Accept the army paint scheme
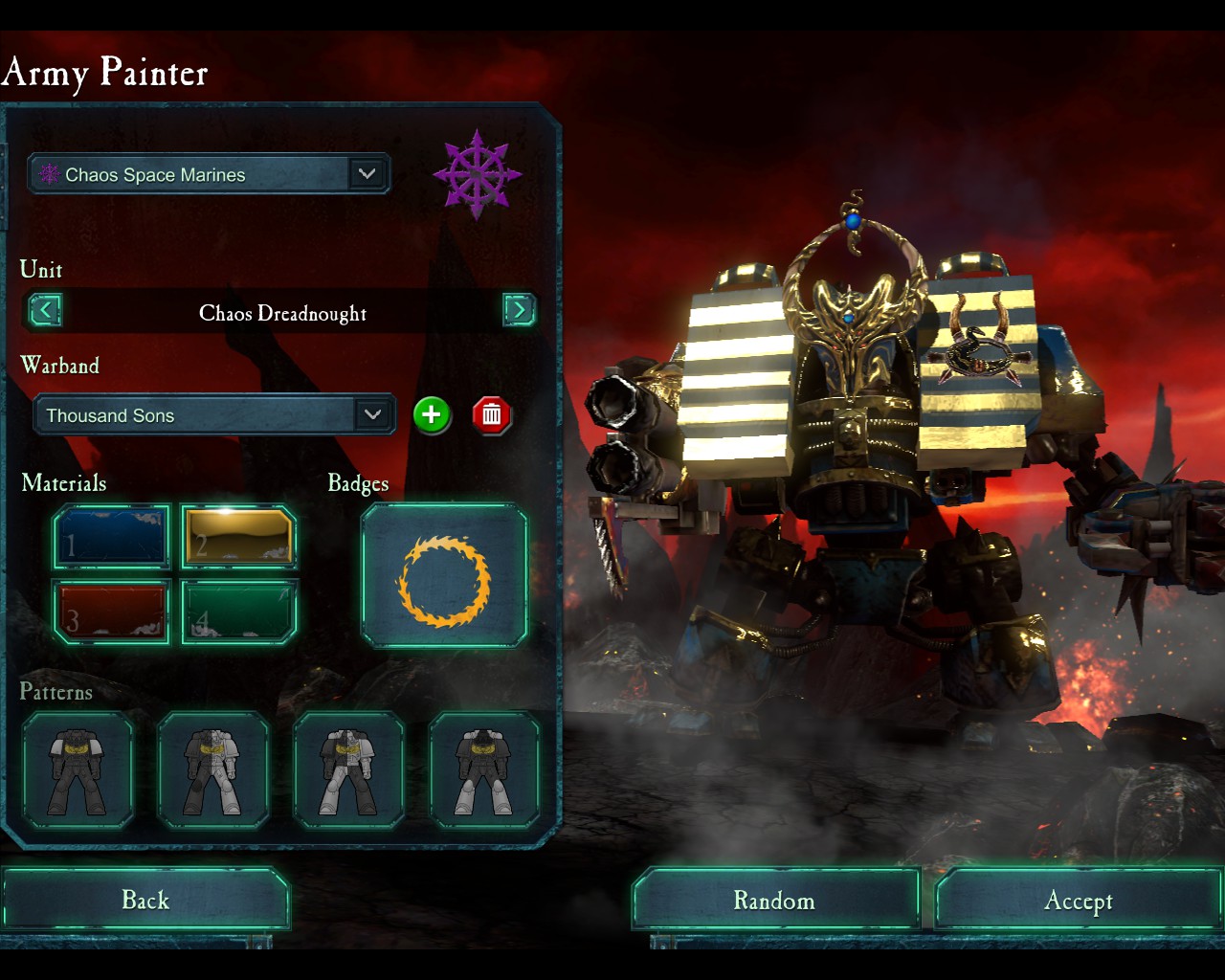Image resolution: width=1225 pixels, height=980 pixels. [x=1078, y=901]
